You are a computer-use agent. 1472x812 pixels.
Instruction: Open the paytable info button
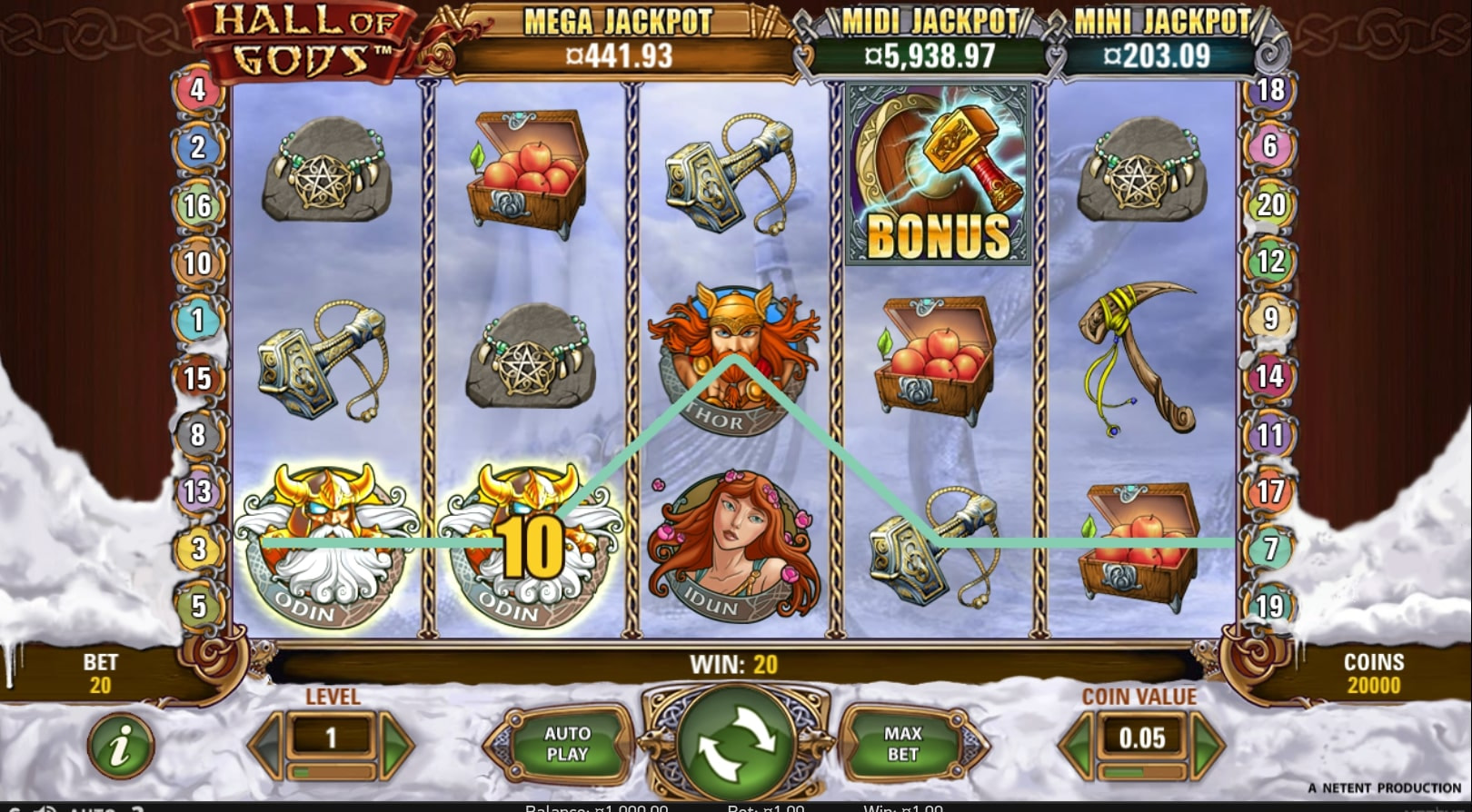tap(120, 747)
